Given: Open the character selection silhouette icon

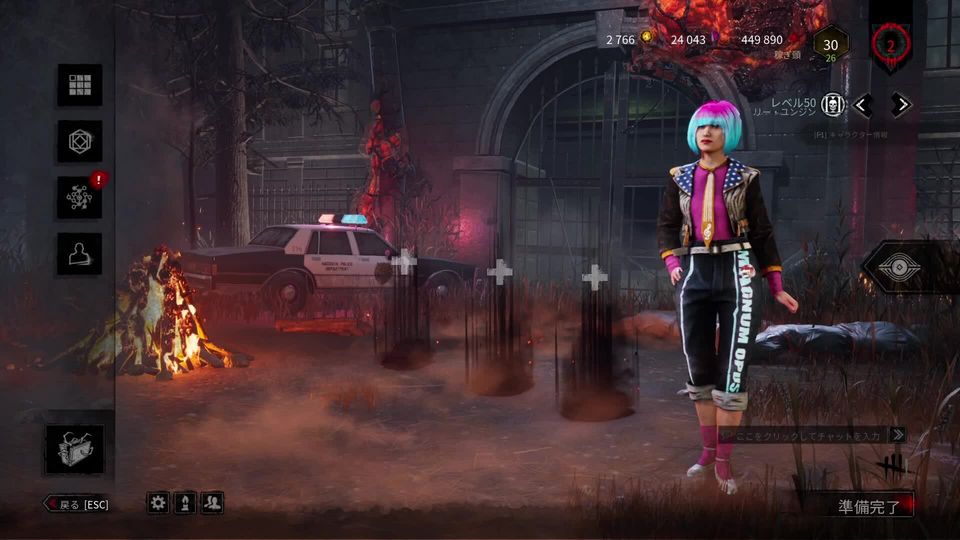Looking at the screenshot, I should (79, 254).
